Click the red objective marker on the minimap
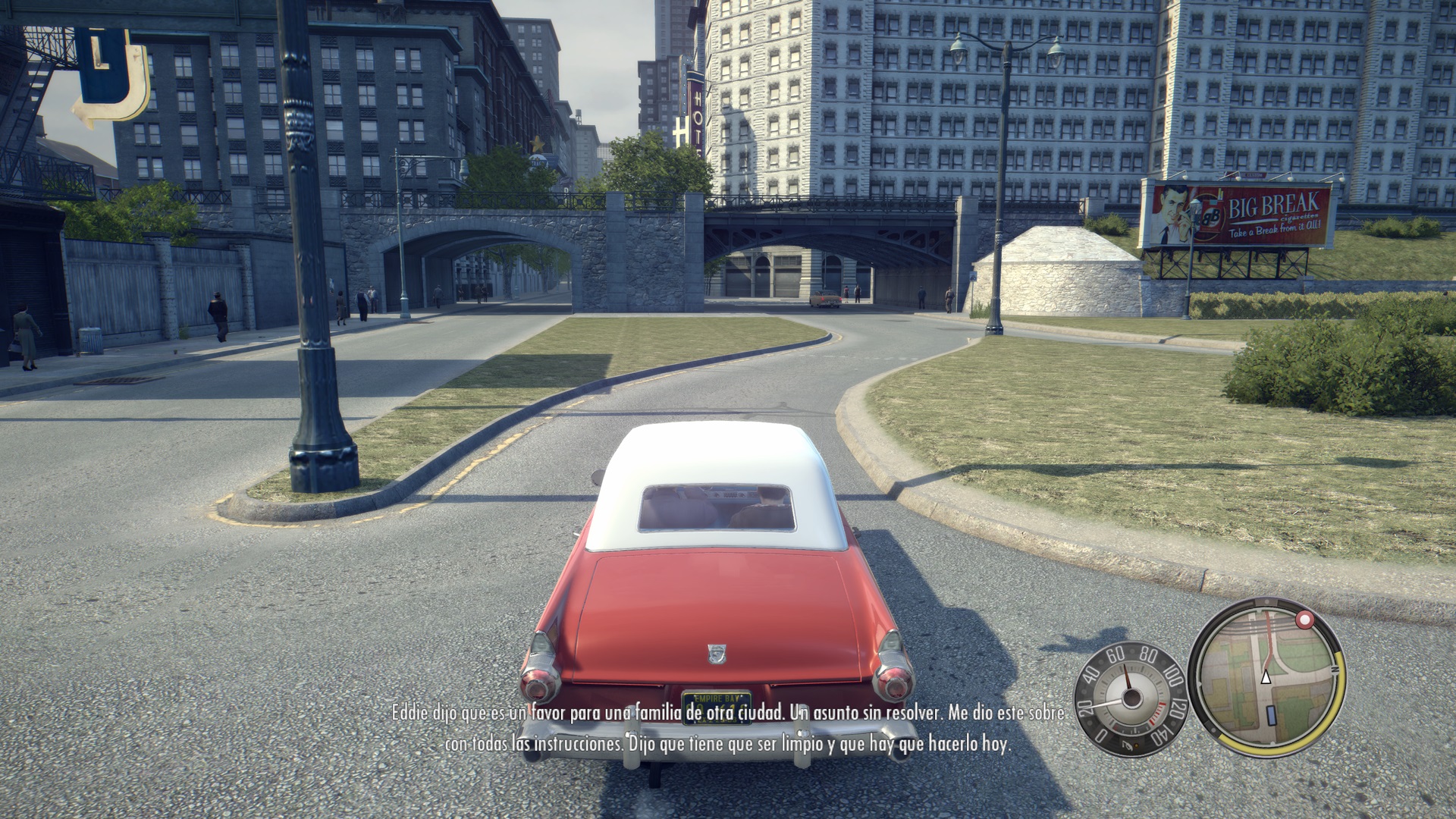1456x819 pixels. coord(1304,621)
